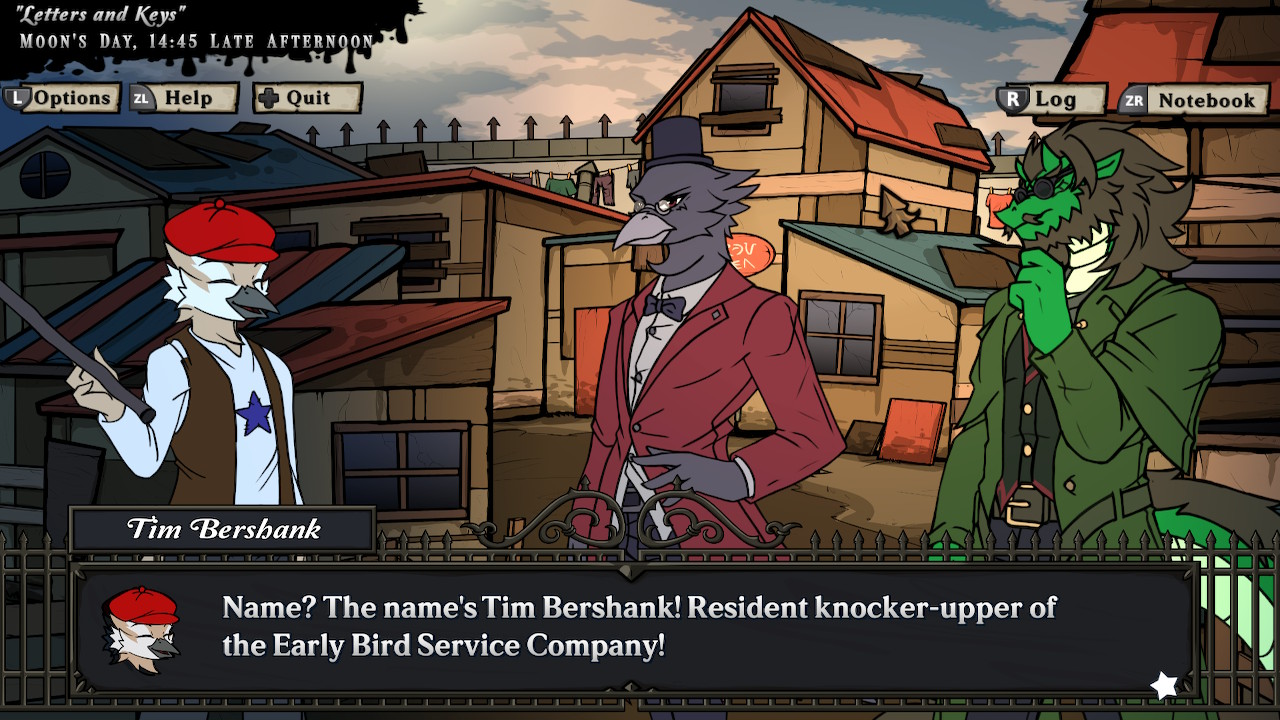This screenshot has height=720, width=1280.
Task: Open the Help screen
Action: tap(192, 98)
